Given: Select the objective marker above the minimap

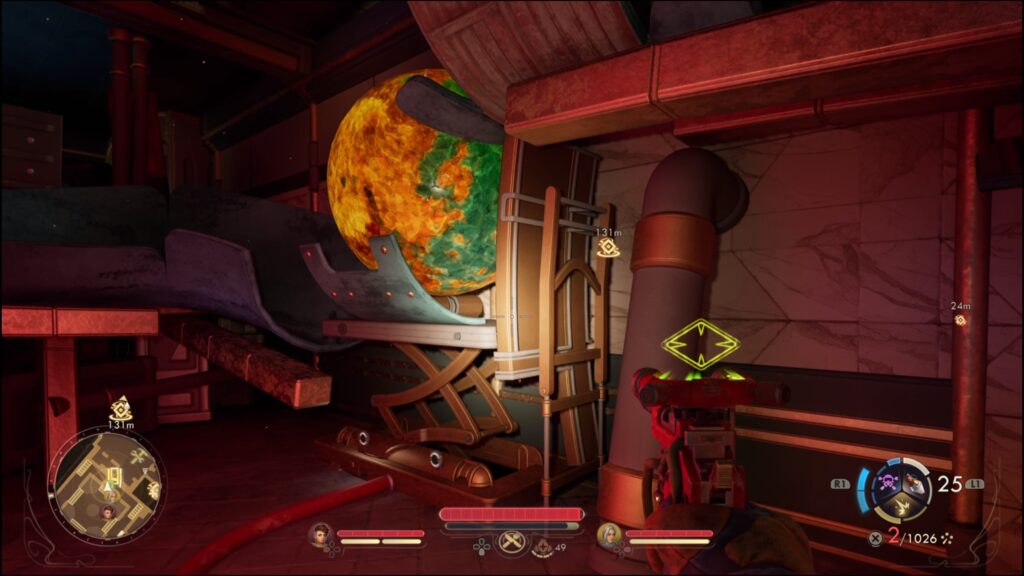Looking at the screenshot, I should click(121, 408).
